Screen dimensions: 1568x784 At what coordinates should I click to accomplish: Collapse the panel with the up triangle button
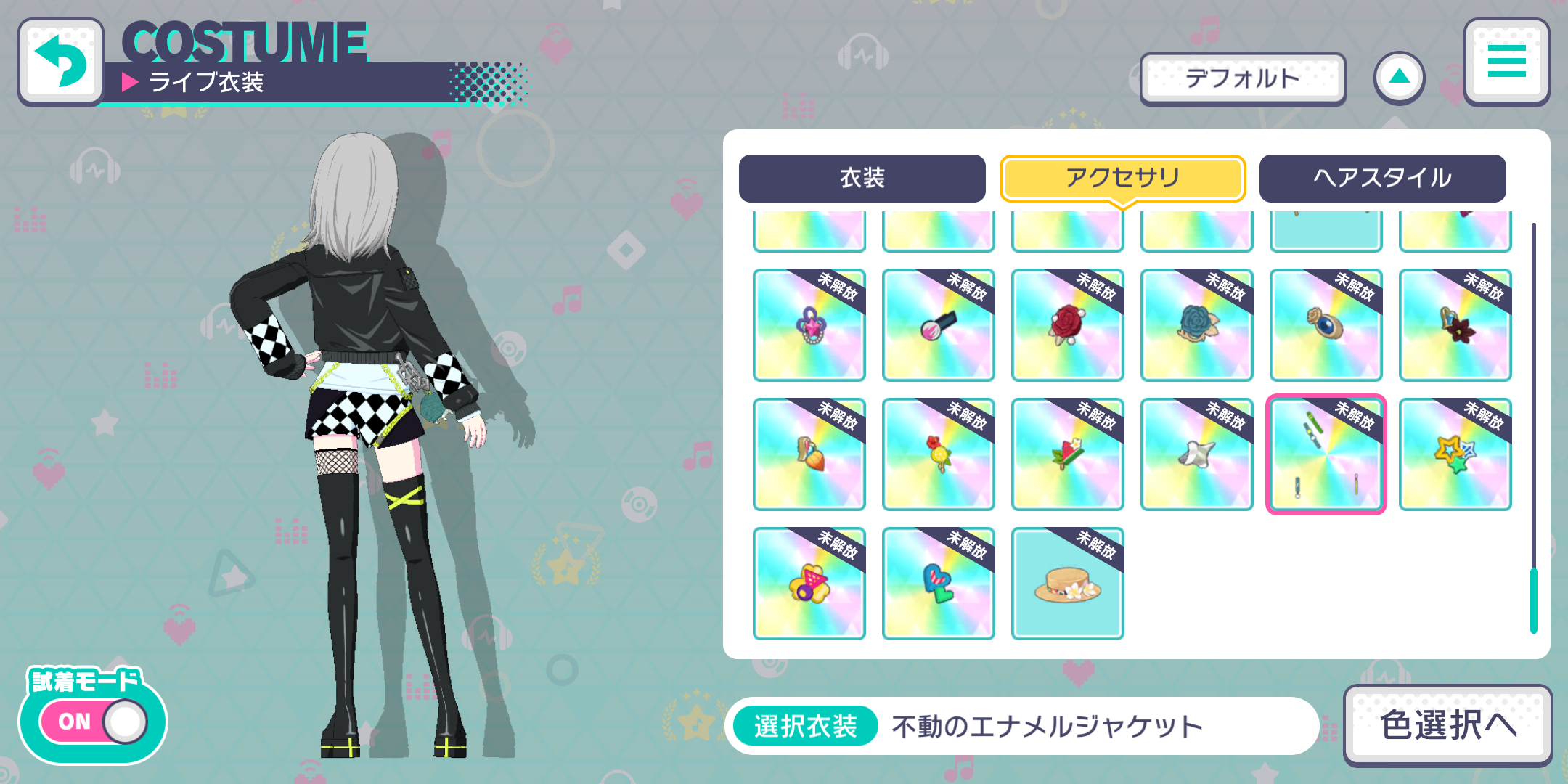tap(1398, 76)
